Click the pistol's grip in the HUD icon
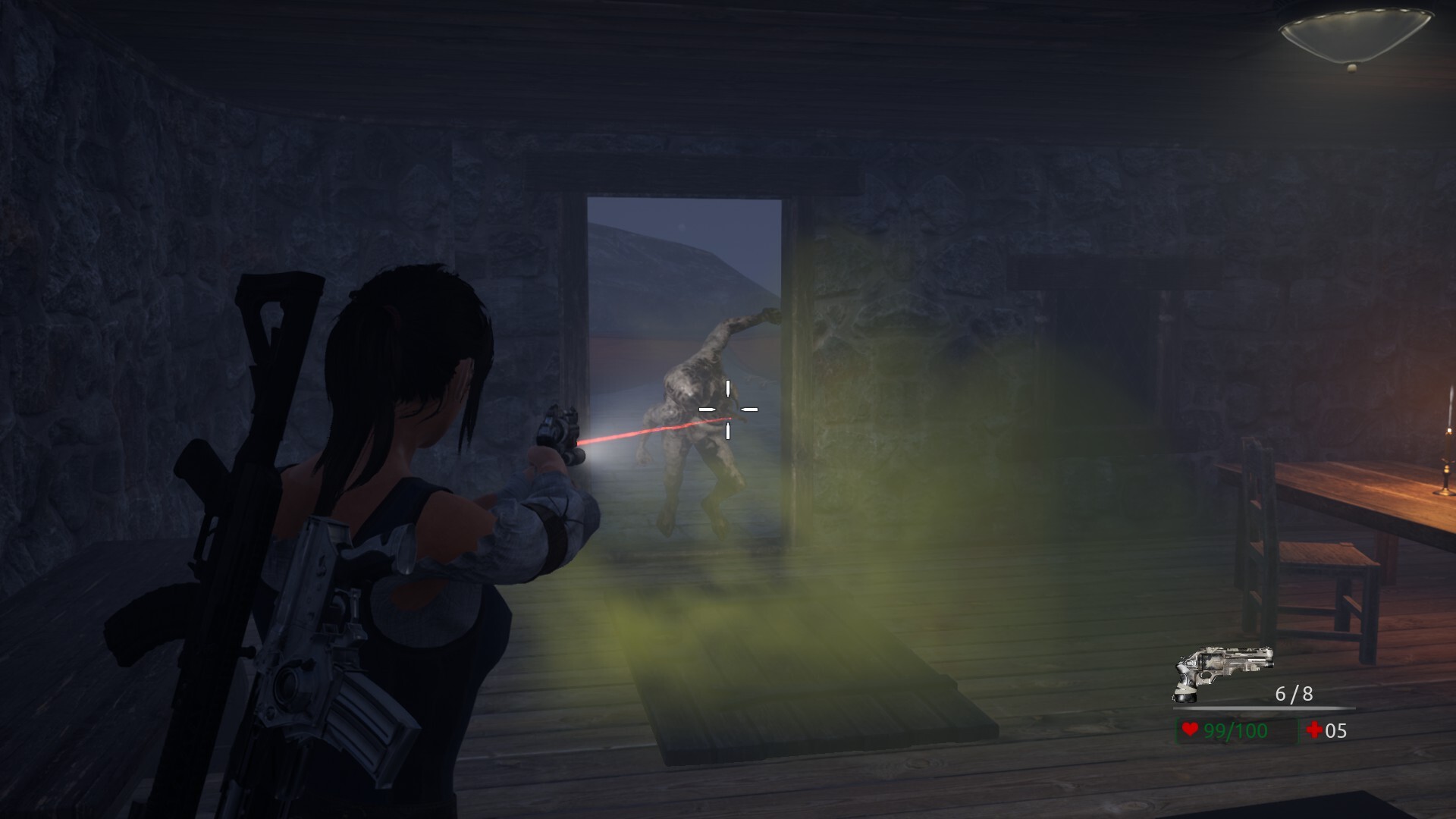Image resolution: width=1456 pixels, height=819 pixels. [1185, 684]
